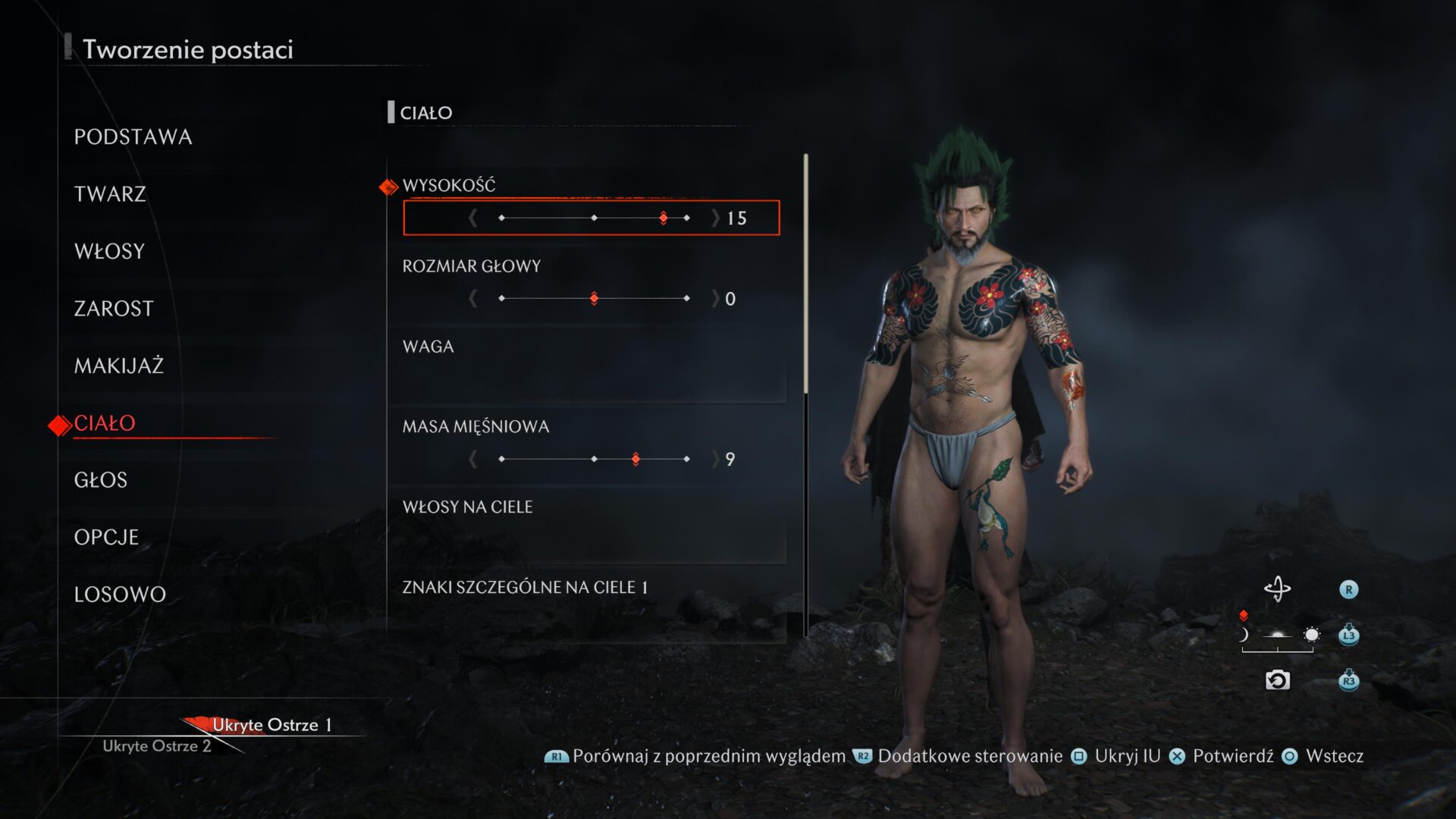1456x819 pixels.
Task: Open the MAKIJAŻ options
Action: [119, 366]
